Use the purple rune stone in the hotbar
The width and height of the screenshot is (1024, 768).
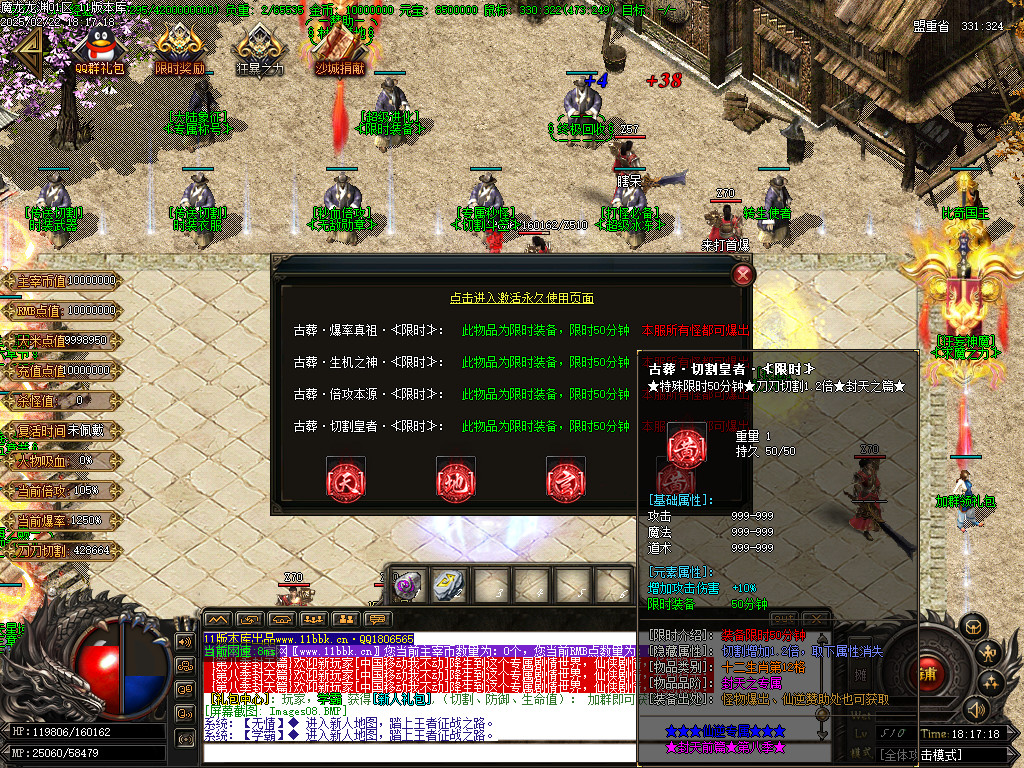(x=406, y=586)
